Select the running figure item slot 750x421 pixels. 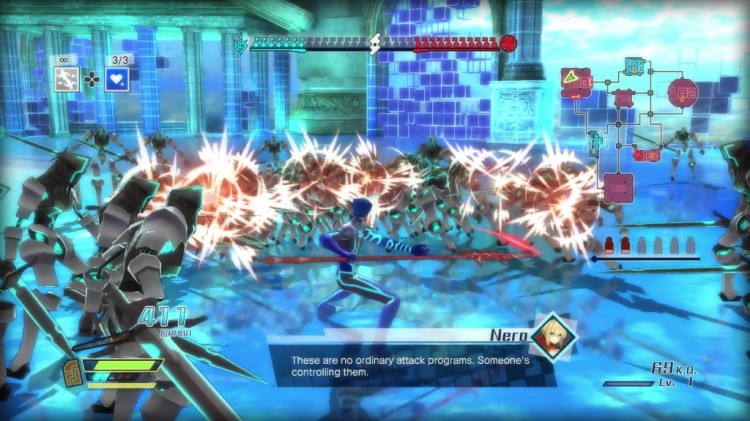point(67,79)
